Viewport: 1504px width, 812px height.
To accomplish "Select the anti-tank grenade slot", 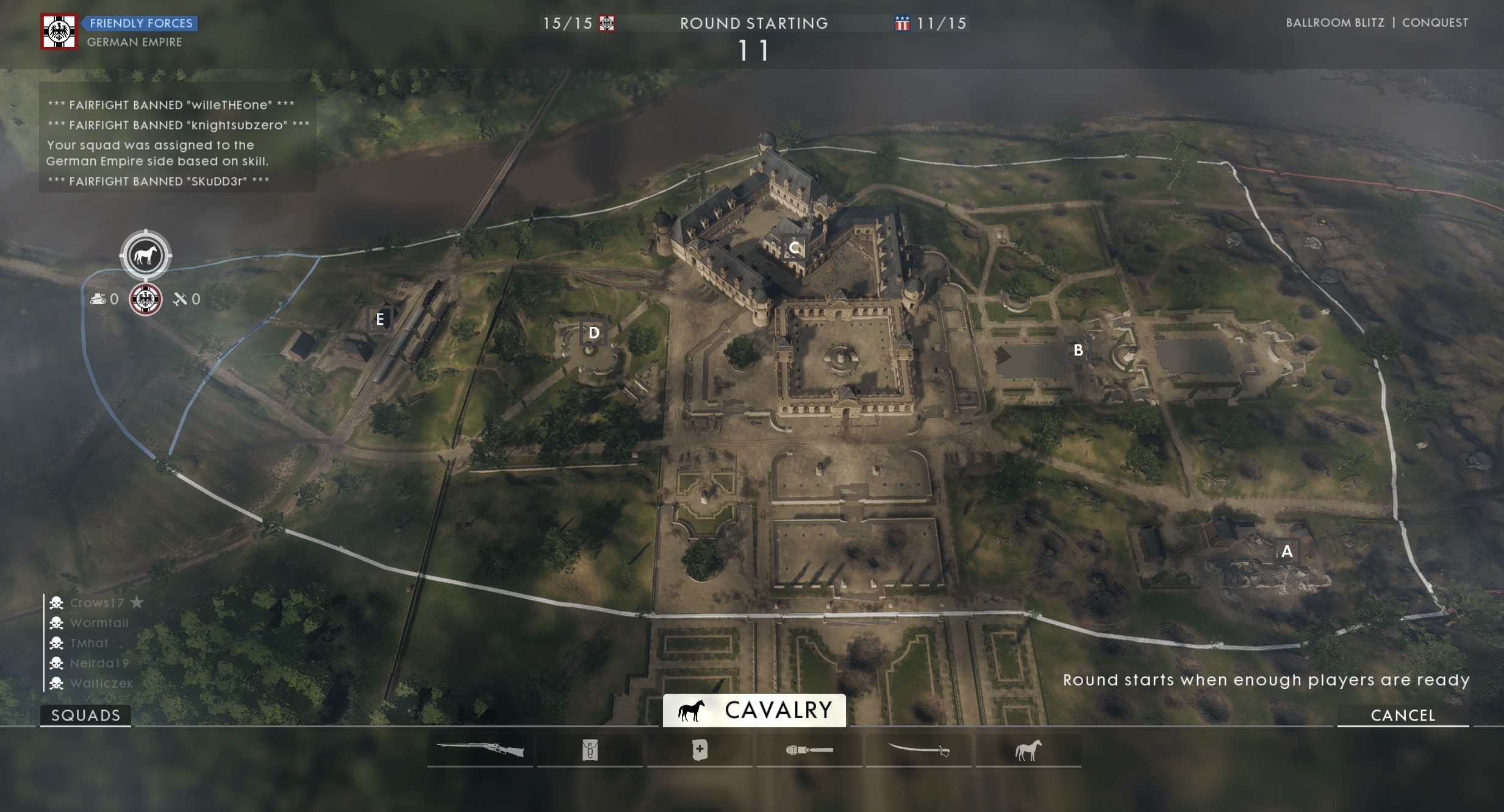I will click(x=809, y=750).
